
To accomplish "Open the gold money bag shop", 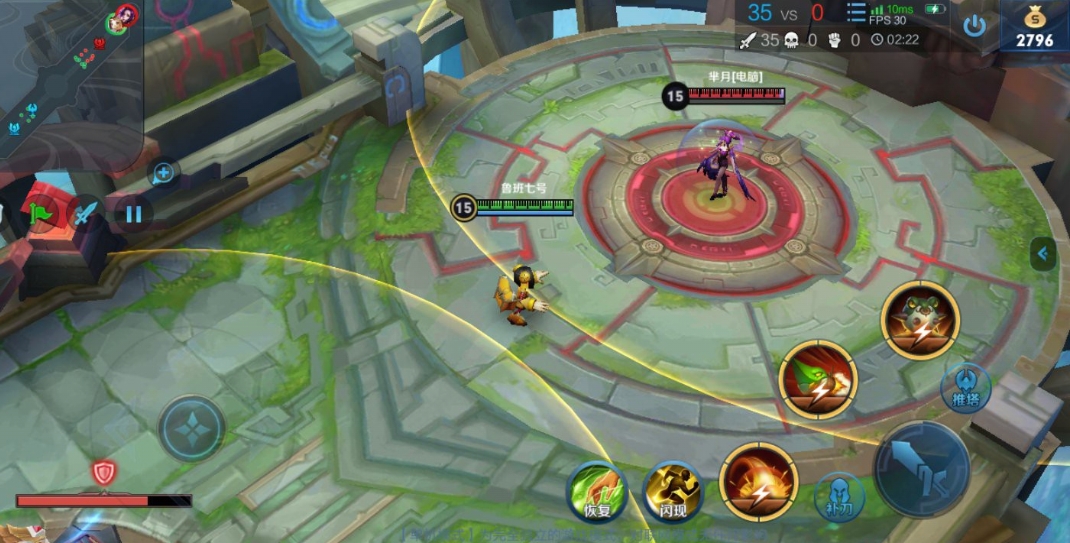I will pos(1035,27).
